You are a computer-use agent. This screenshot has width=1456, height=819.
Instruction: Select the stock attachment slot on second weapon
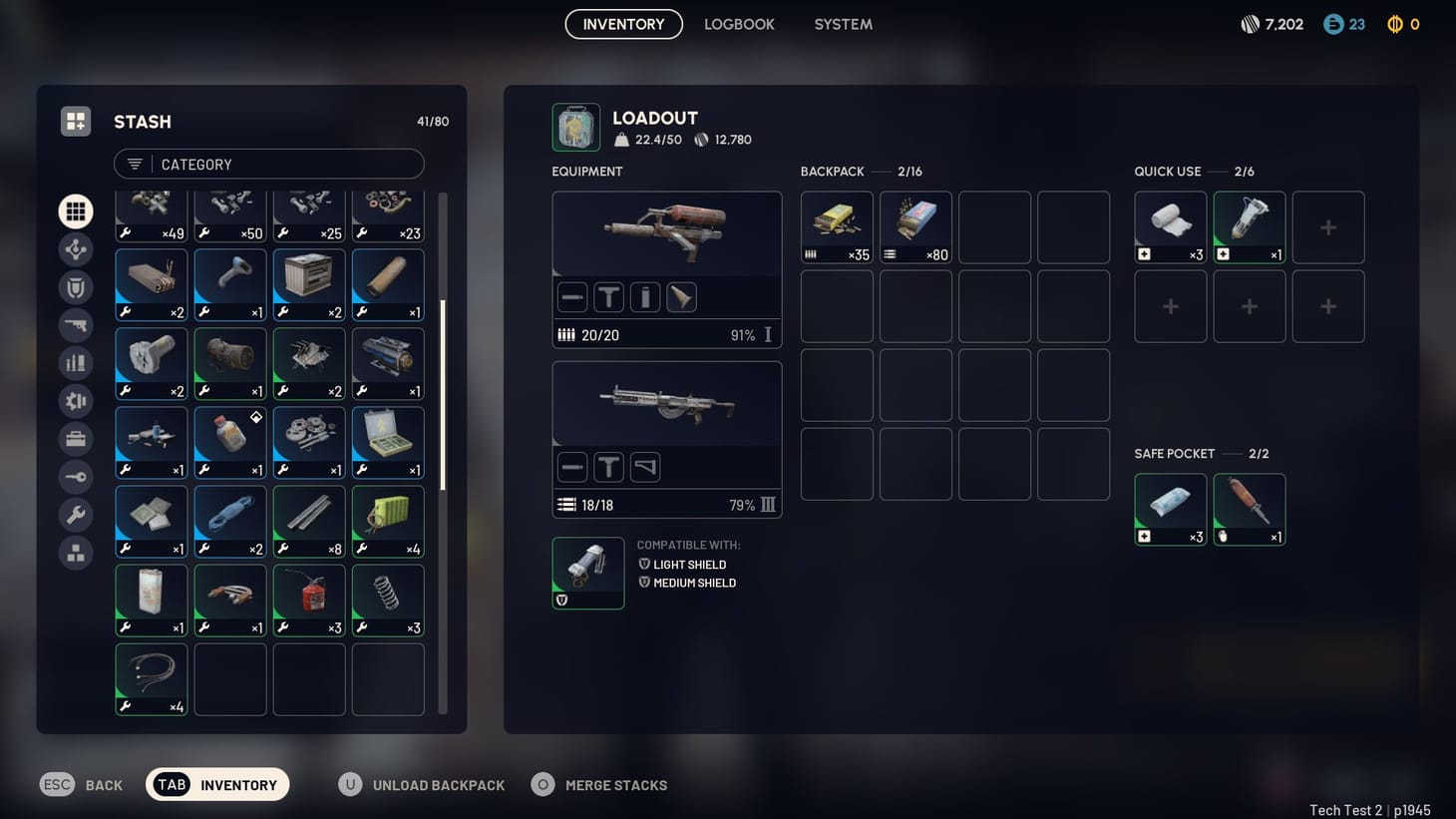pyautogui.click(x=645, y=466)
